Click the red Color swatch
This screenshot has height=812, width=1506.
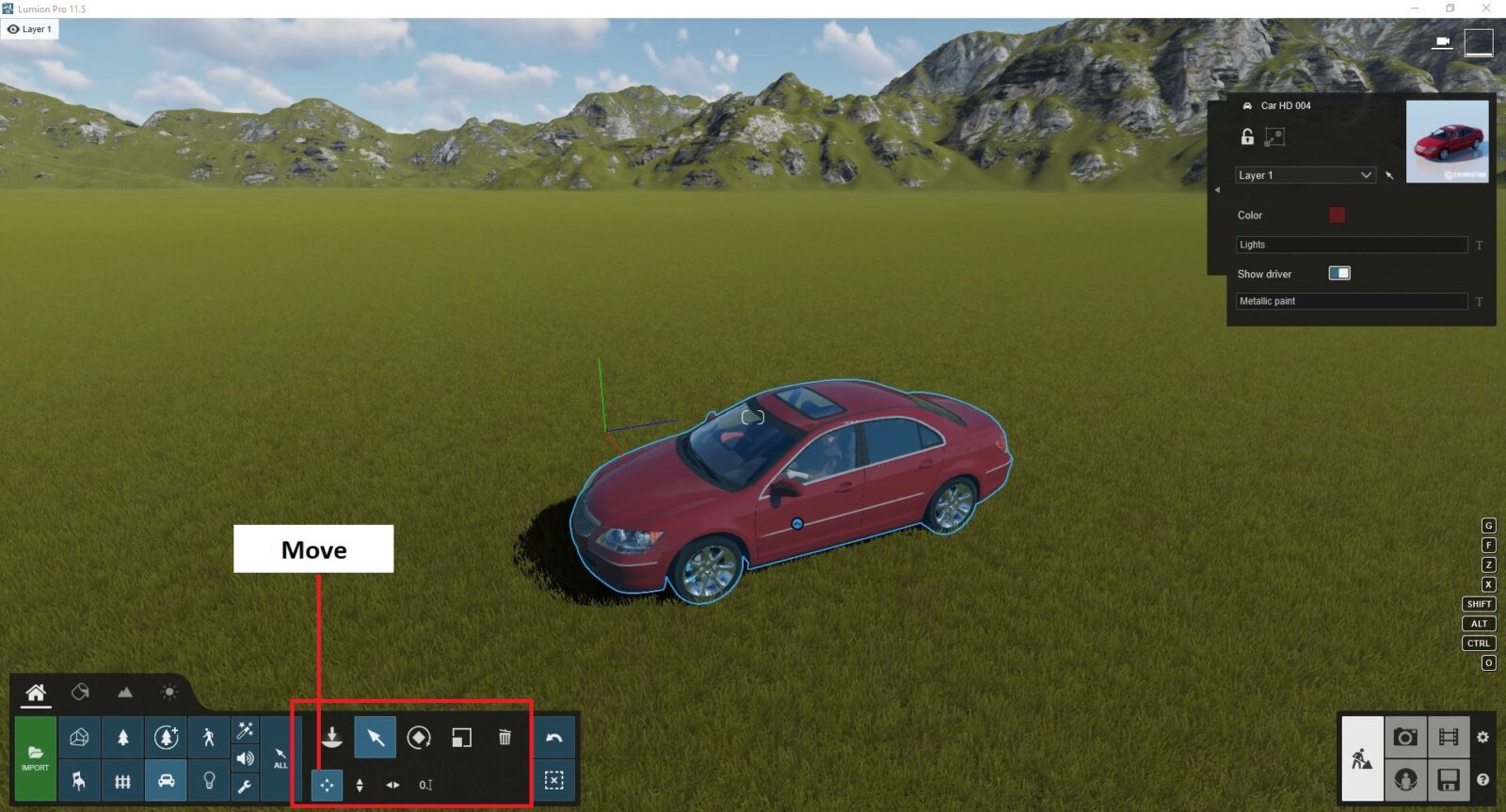click(1337, 215)
